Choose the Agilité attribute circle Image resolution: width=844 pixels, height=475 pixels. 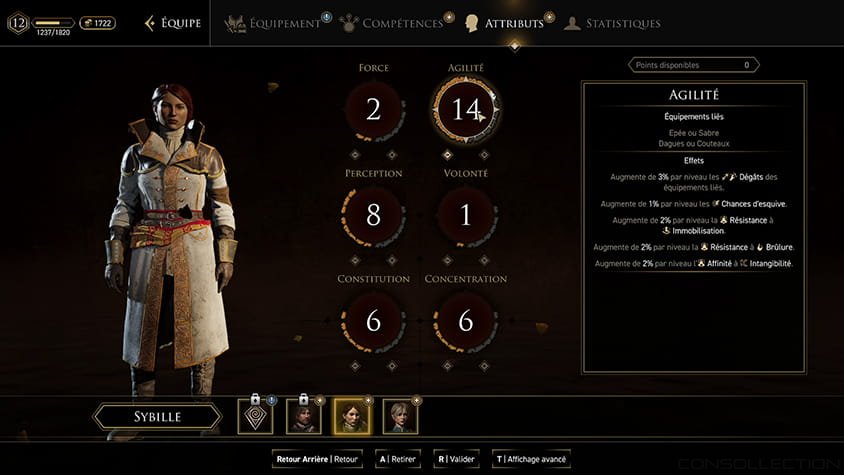click(466, 110)
